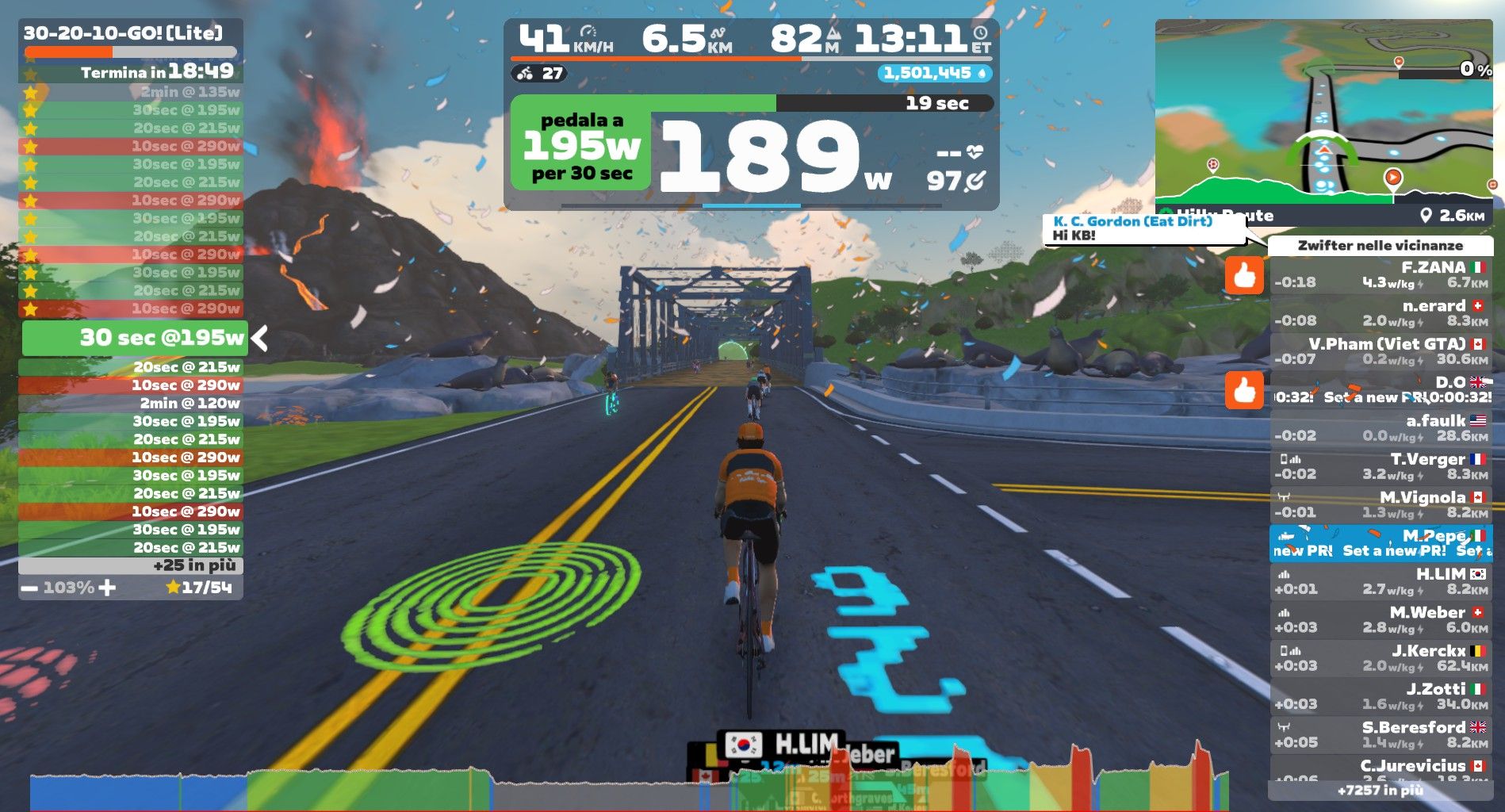1505x812 pixels.
Task: Click K. C. Gordon's chat message bubble
Action: (x=1142, y=229)
